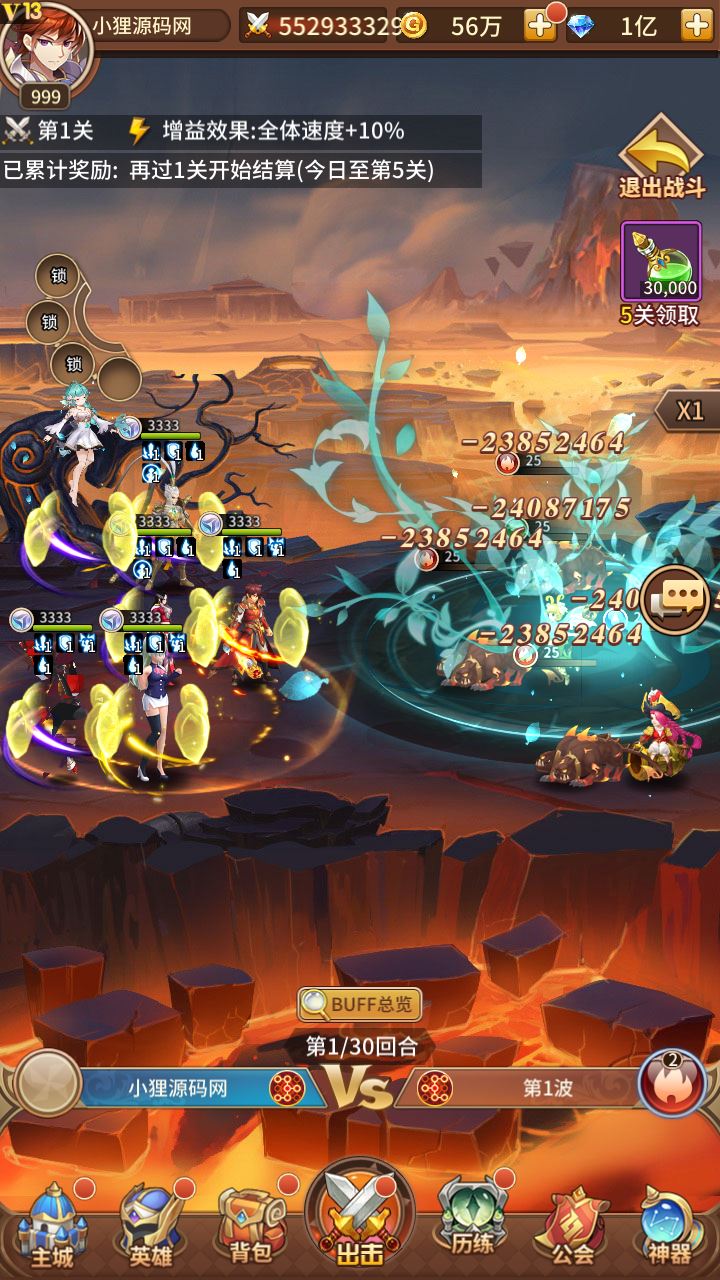Tap the player-side round skill orb
Screen dimensions: 720x1280
[47, 1083]
